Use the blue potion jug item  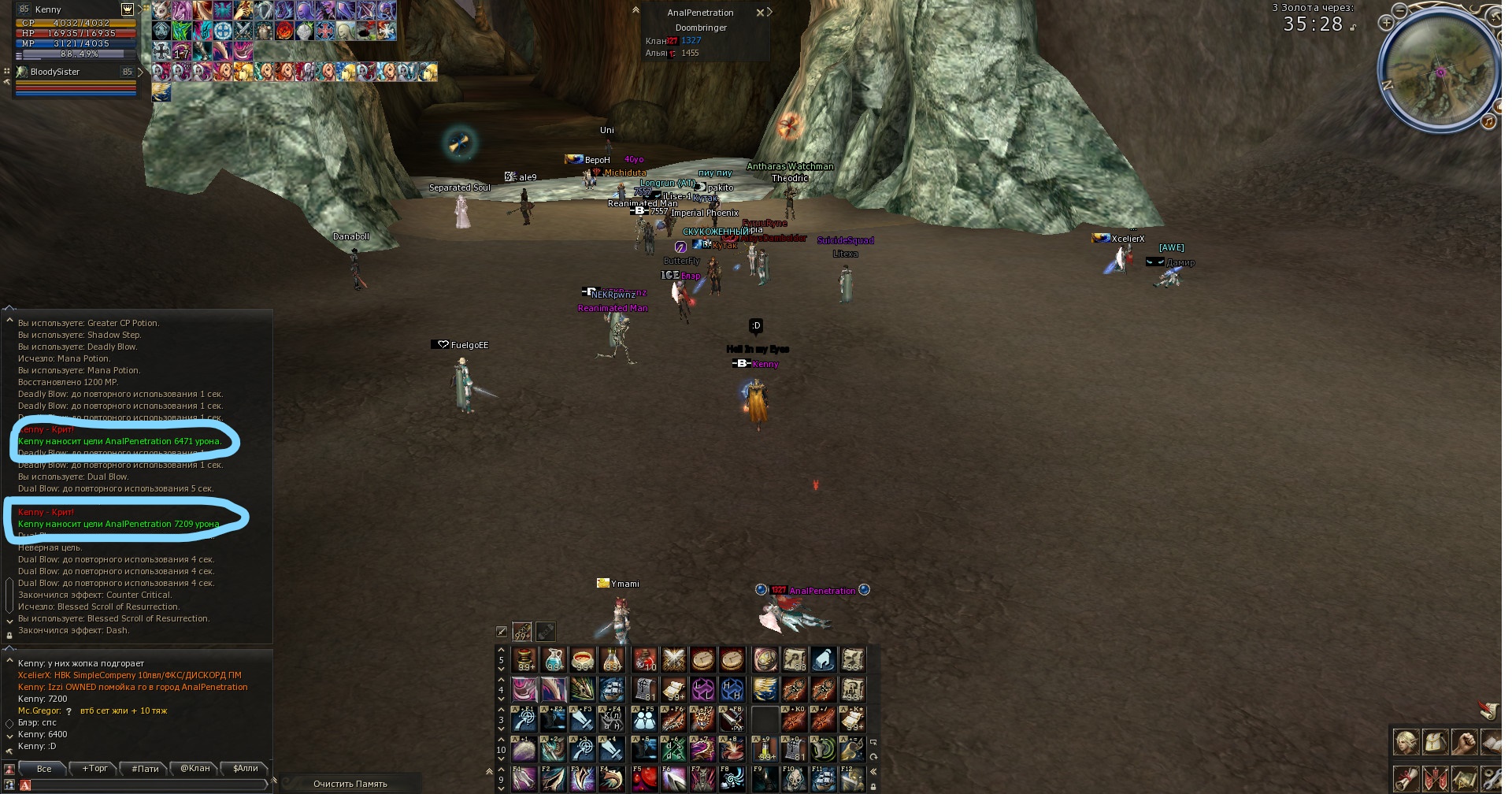[x=554, y=659]
